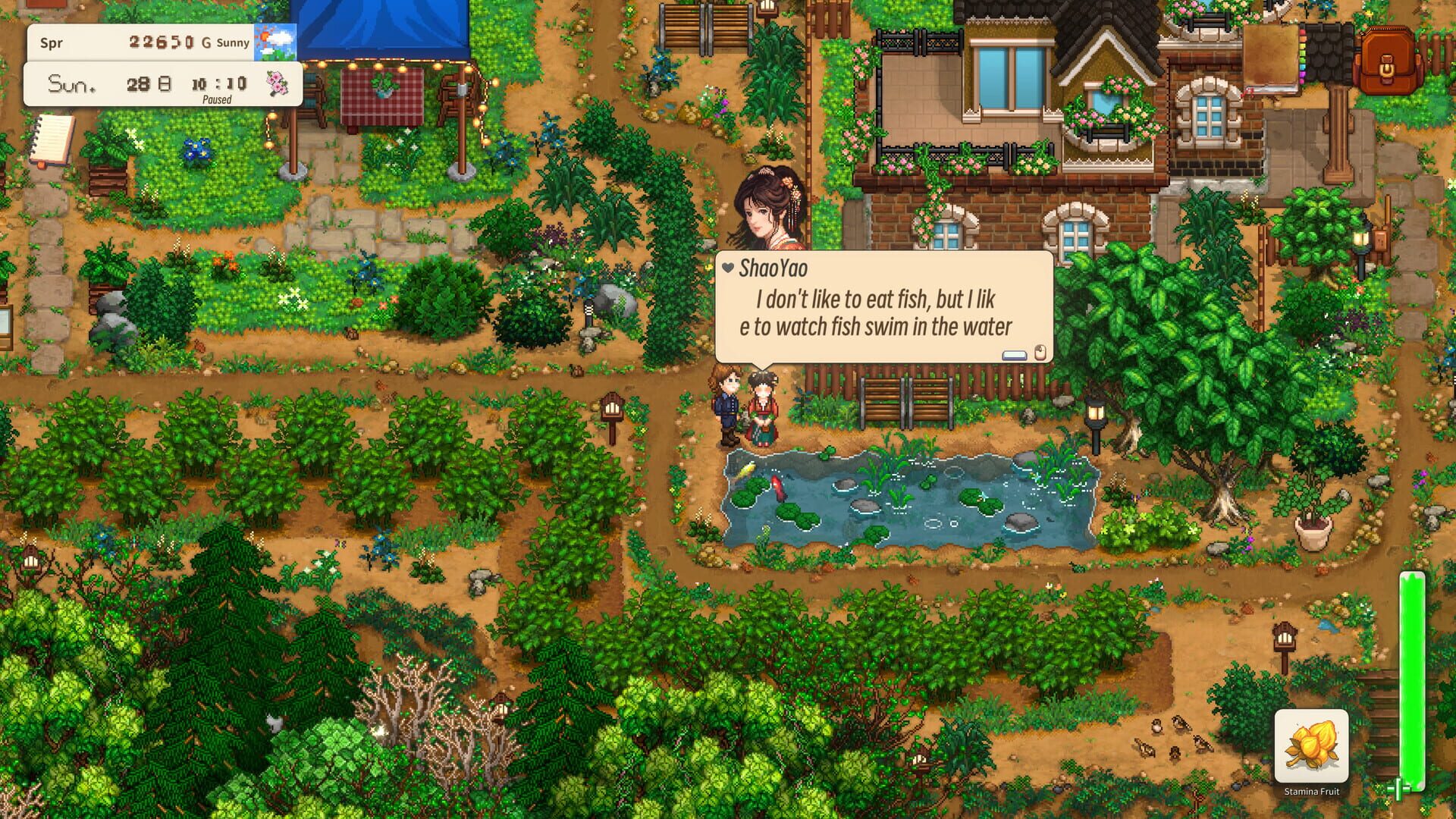Image resolution: width=1456 pixels, height=819 pixels.
Task: Click the Paused indicator to resume time
Action: [x=219, y=99]
